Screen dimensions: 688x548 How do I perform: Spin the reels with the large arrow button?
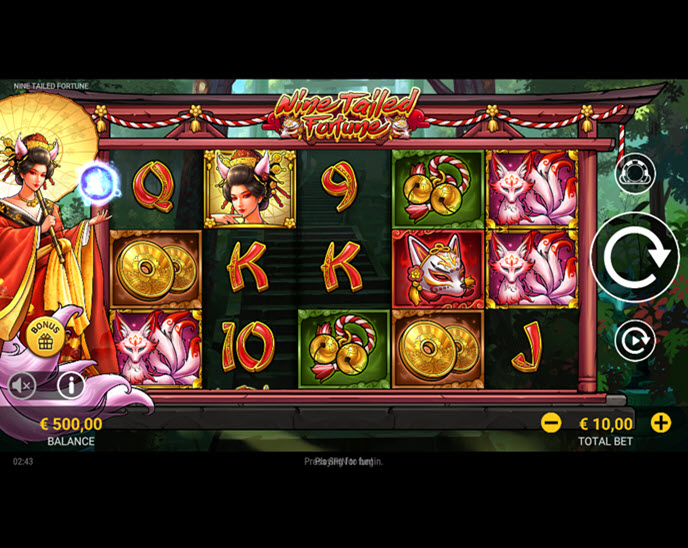point(634,257)
